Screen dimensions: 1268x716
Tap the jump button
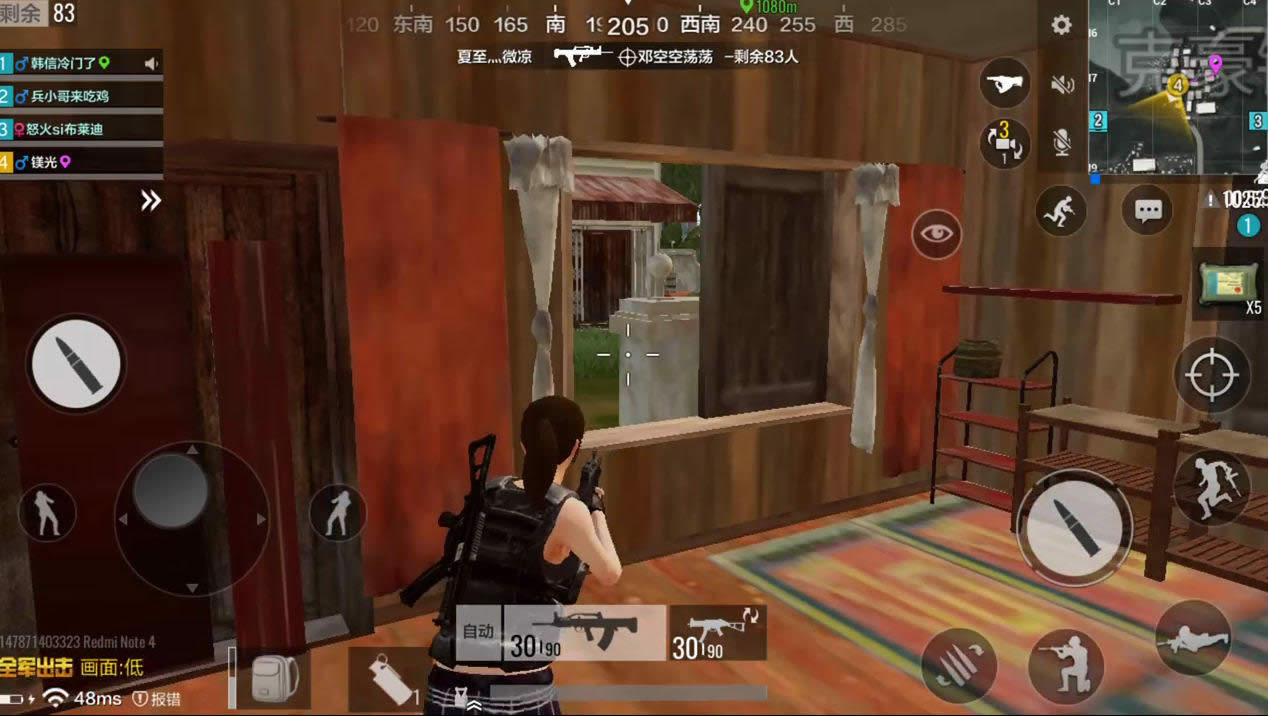pos(1210,488)
